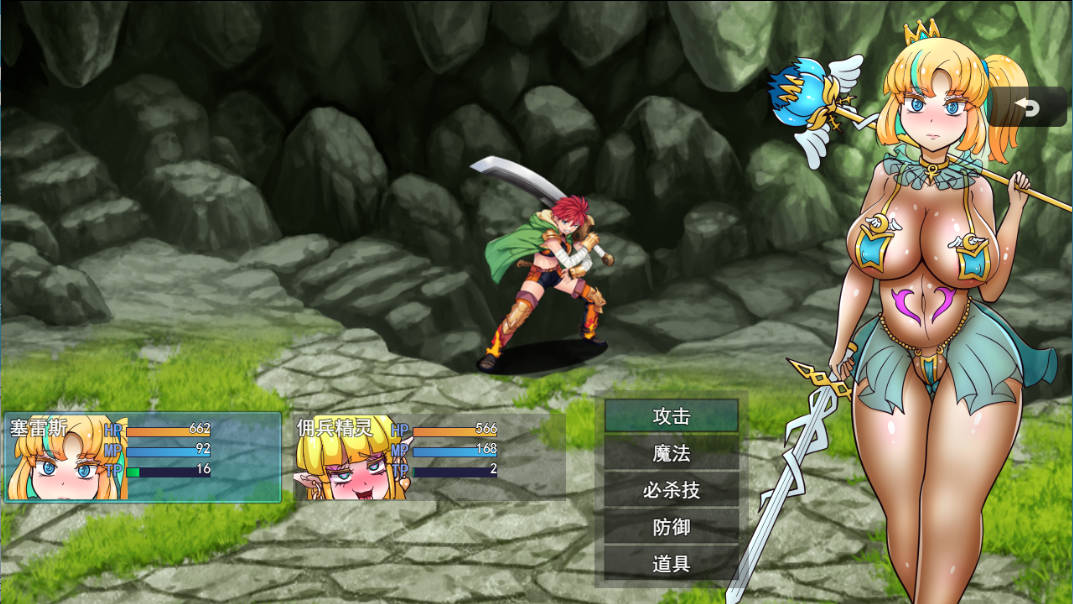Open the 必杀技 special skills command
Image resolution: width=1073 pixels, height=604 pixels.
click(x=671, y=490)
